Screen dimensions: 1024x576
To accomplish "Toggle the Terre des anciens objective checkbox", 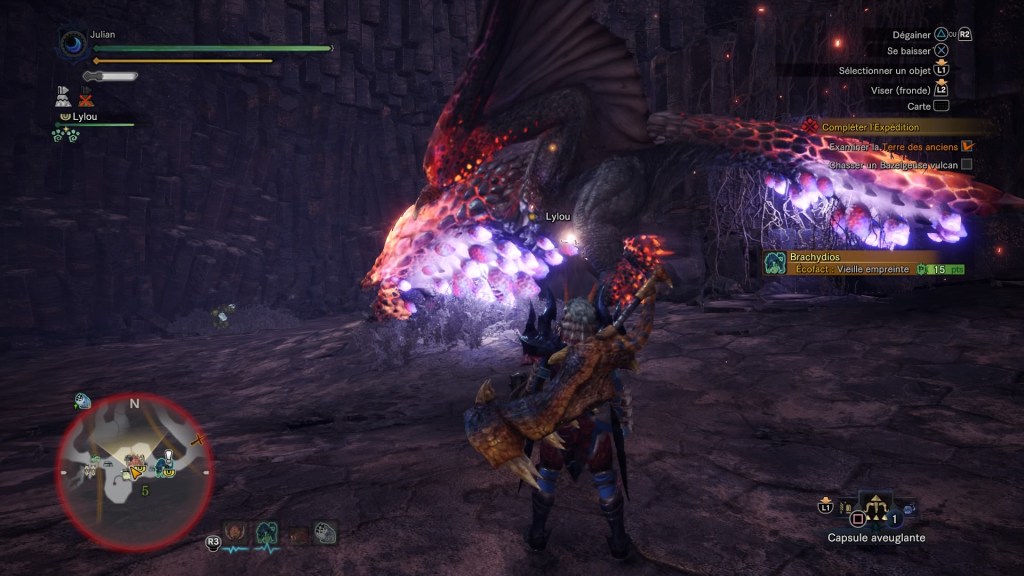I will (967, 146).
